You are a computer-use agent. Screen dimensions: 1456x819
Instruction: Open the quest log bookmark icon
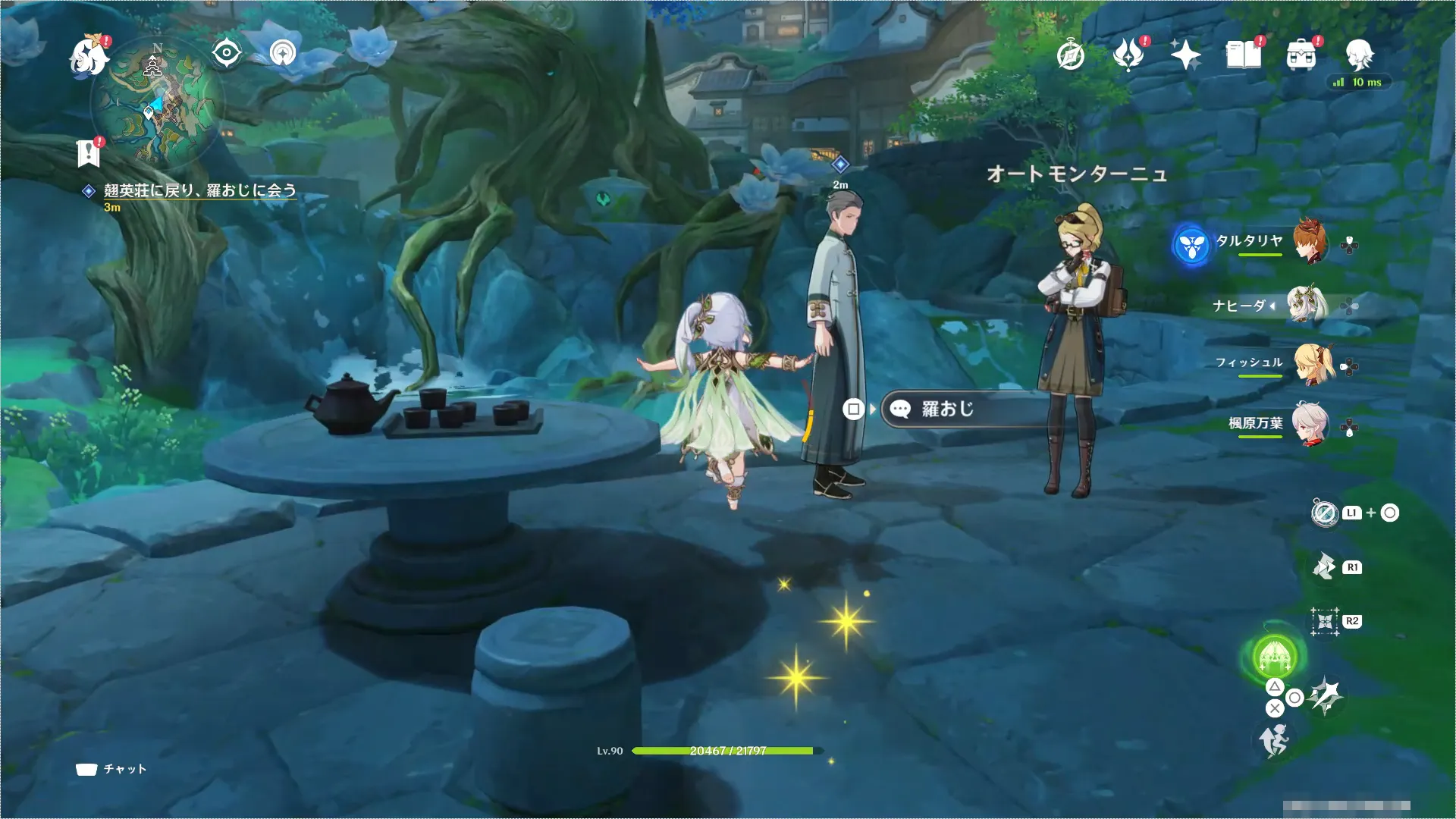pos(89,153)
